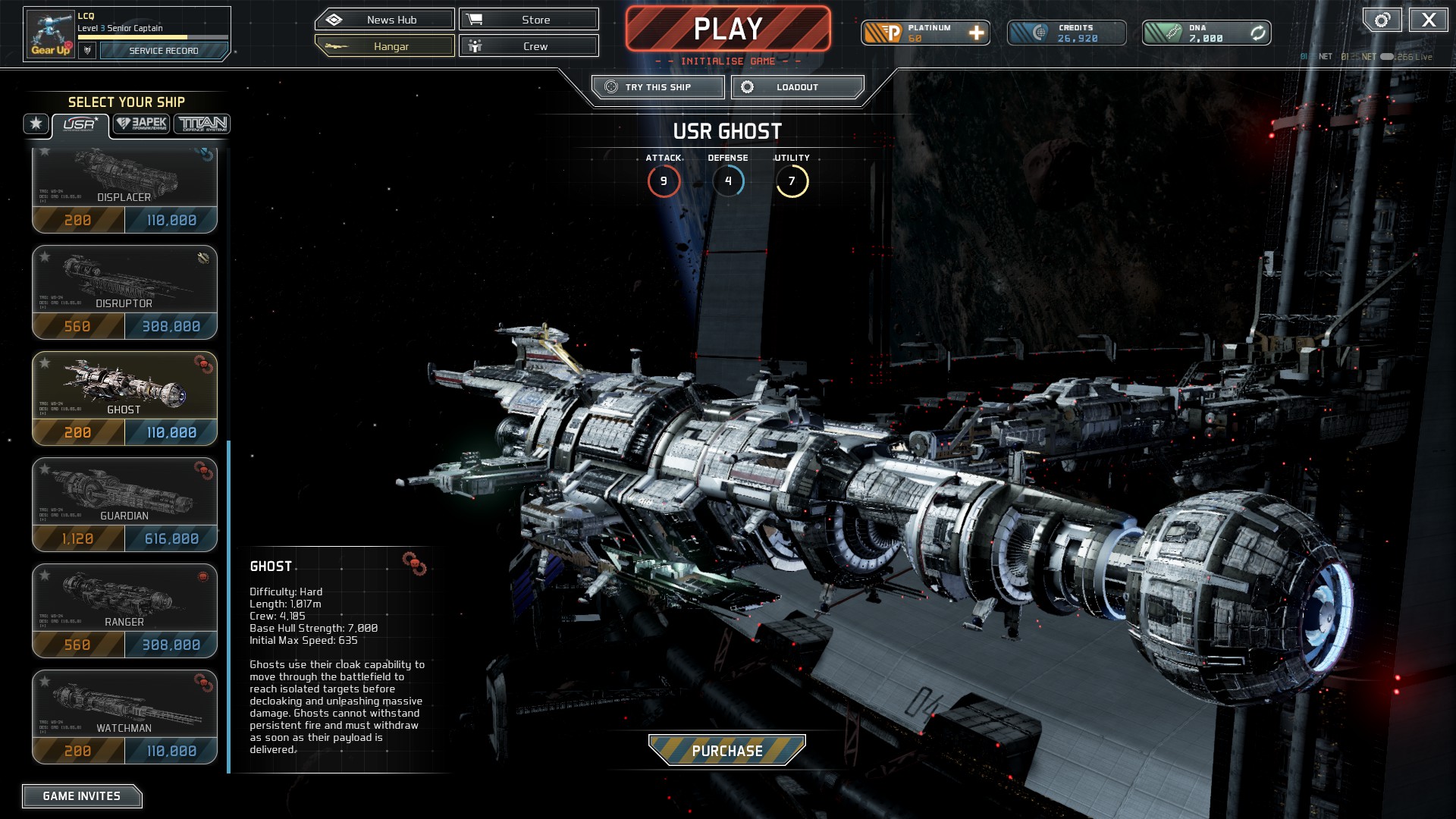The width and height of the screenshot is (1456, 819).
Task: Open the ship Loadout
Action: (797, 87)
